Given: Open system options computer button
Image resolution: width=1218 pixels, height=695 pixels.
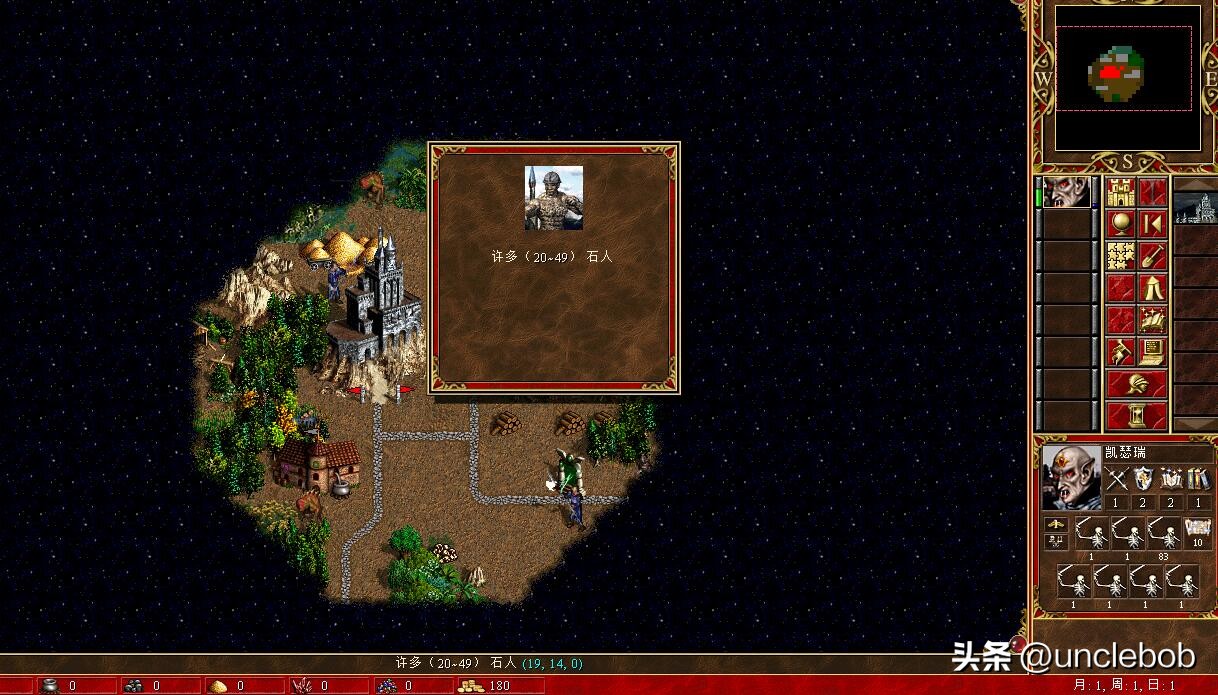Looking at the screenshot, I should (x=1153, y=352).
